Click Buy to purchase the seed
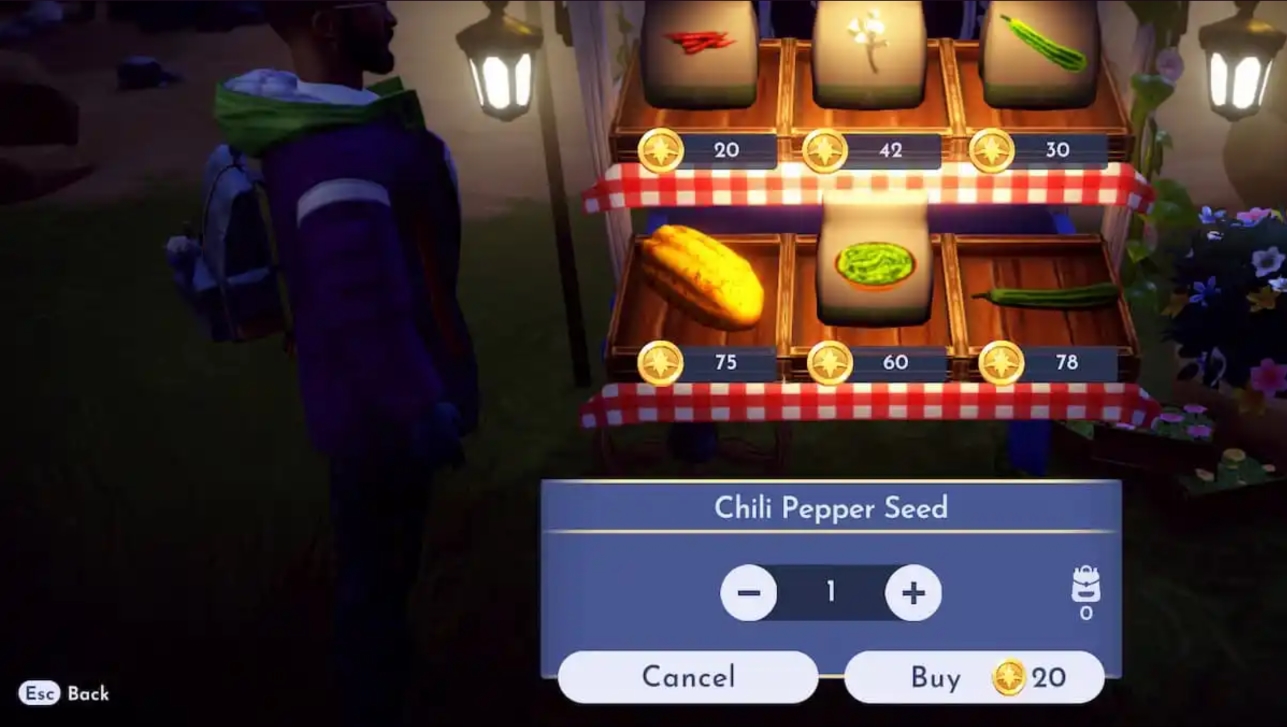The height and width of the screenshot is (727, 1287). (x=937, y=677)
